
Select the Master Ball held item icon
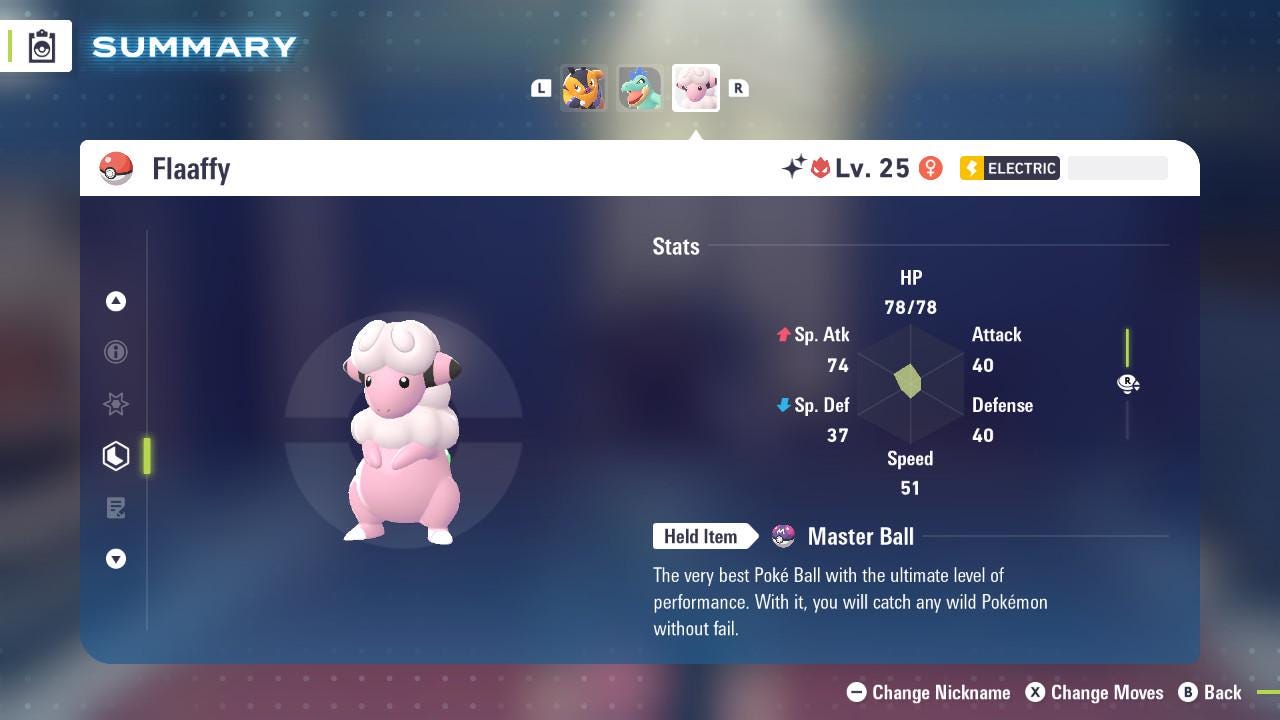(x=783, y=537)
